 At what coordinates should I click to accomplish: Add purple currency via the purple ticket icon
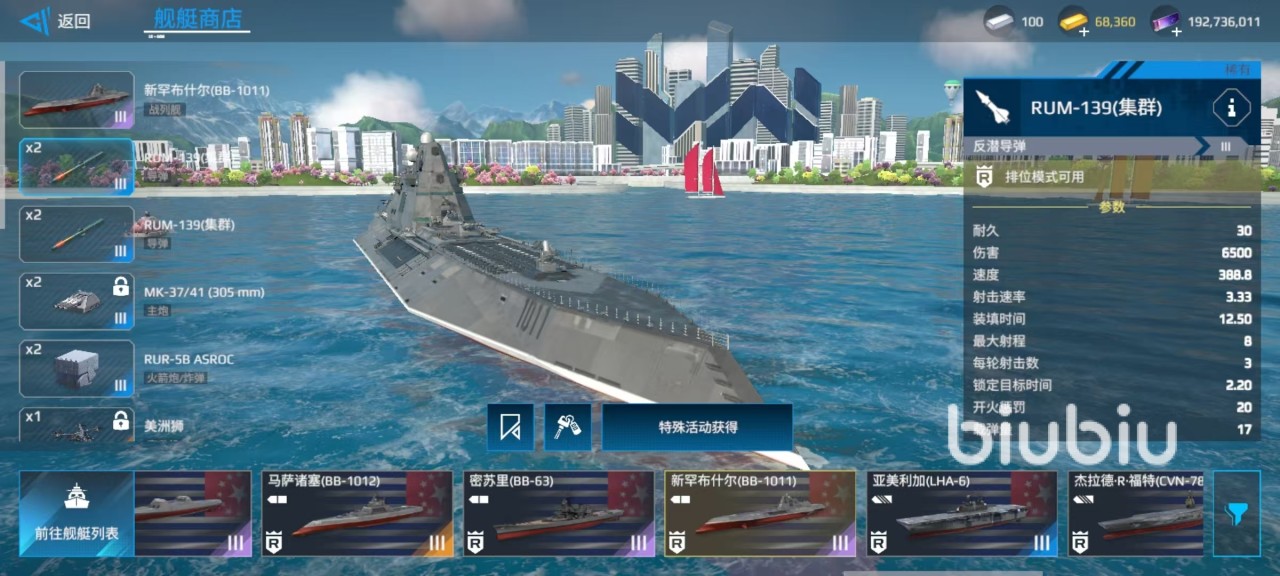(1165, 21)
